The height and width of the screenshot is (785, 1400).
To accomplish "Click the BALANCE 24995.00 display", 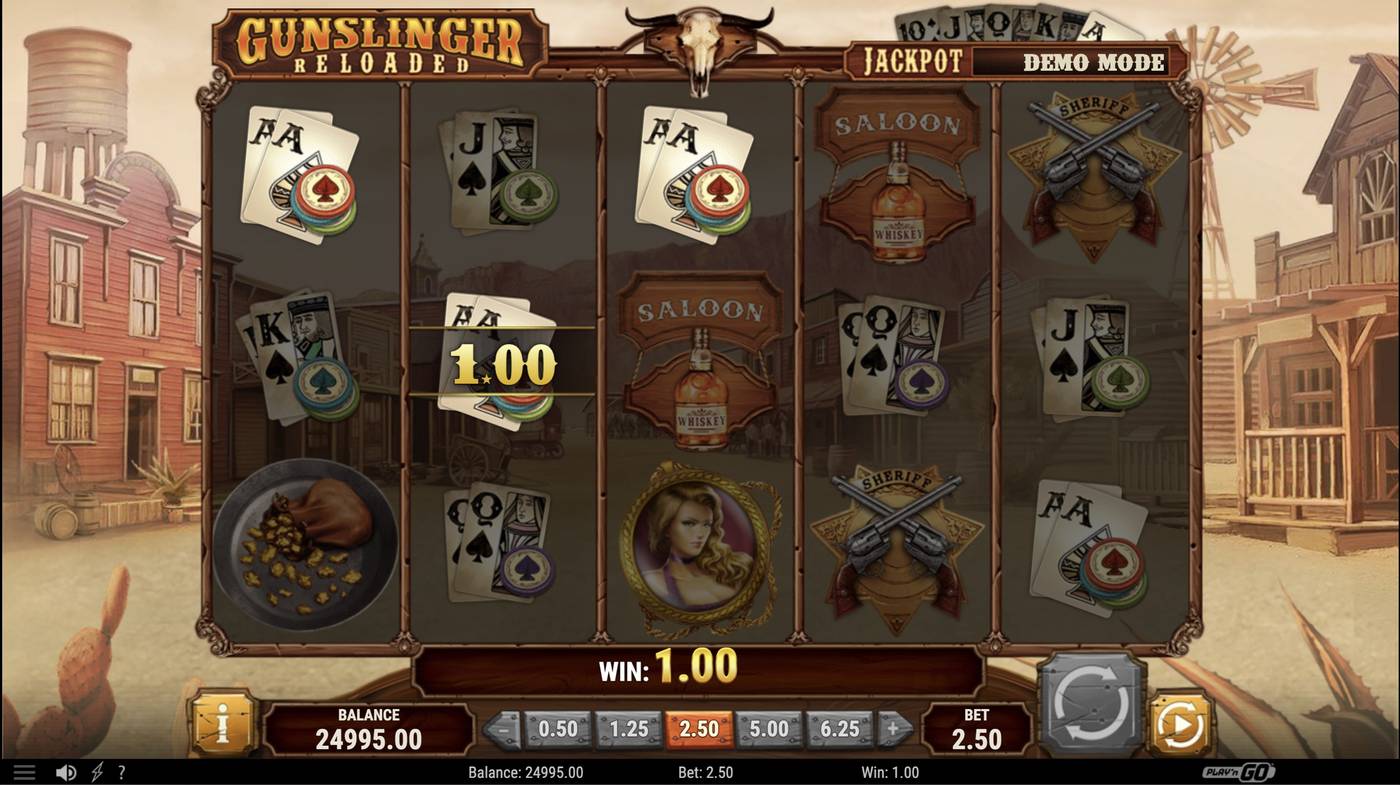I will click(x=370, y=727).
